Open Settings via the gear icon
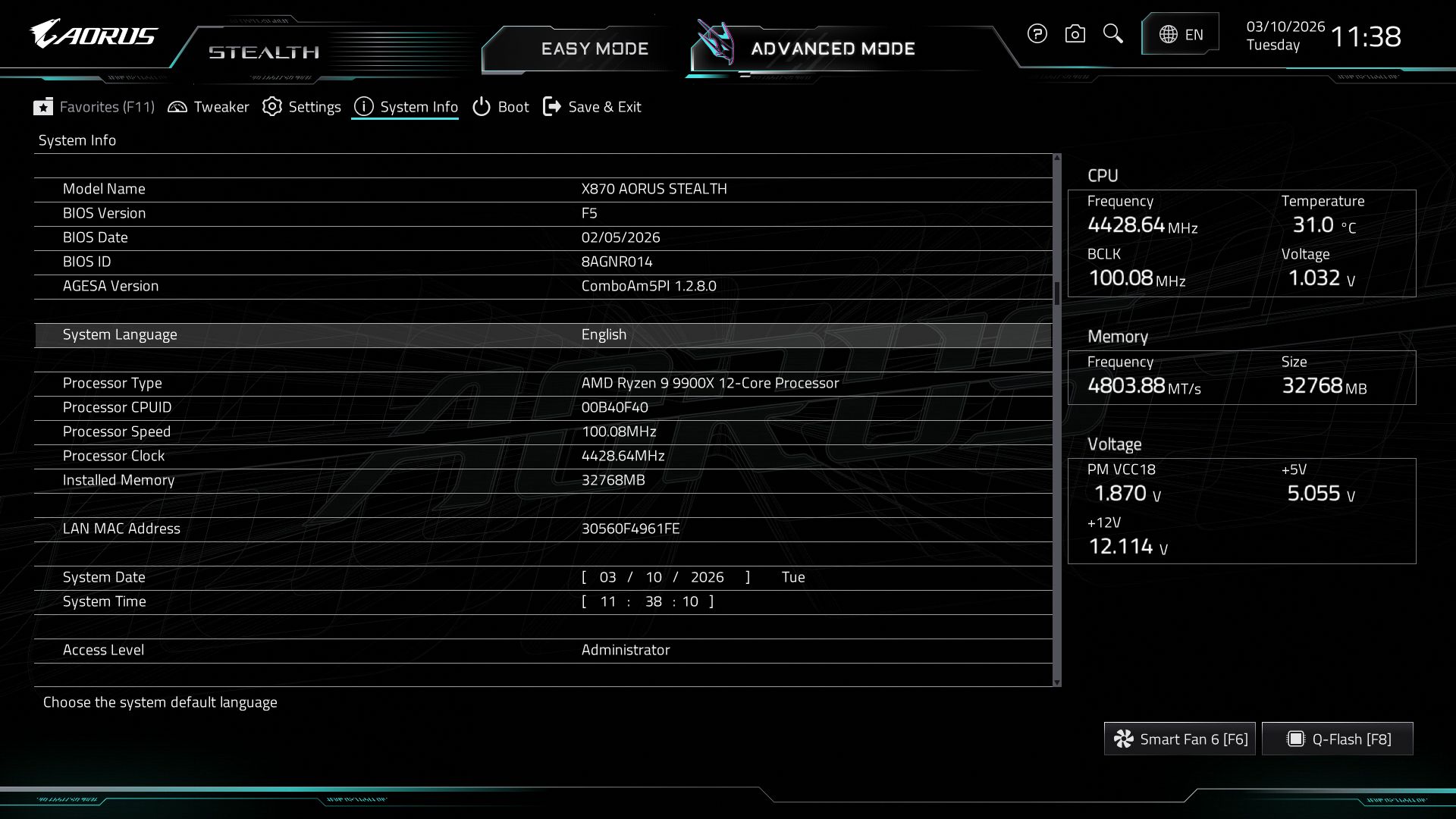The height and width of the screenshot is (819, 1456). tap(271, 107)
